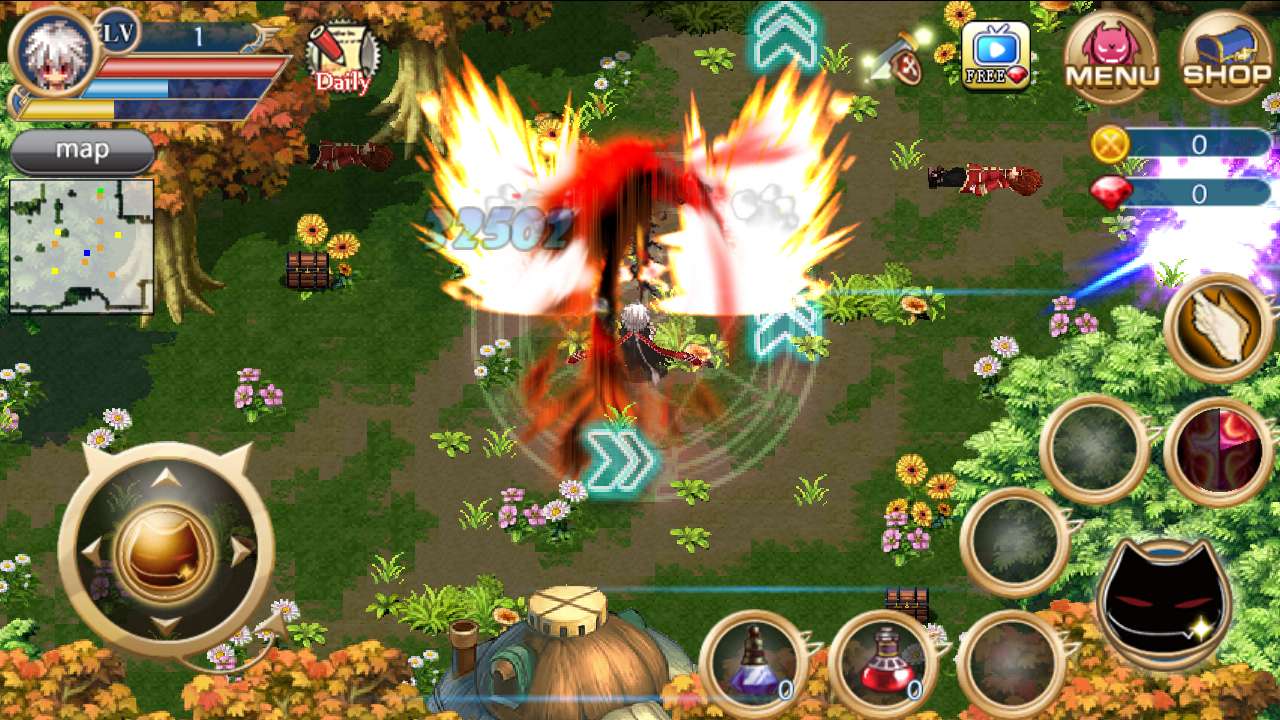Tap the virtual joystick center
Screen dimensions: 1280x720
[x=165, y=551]
